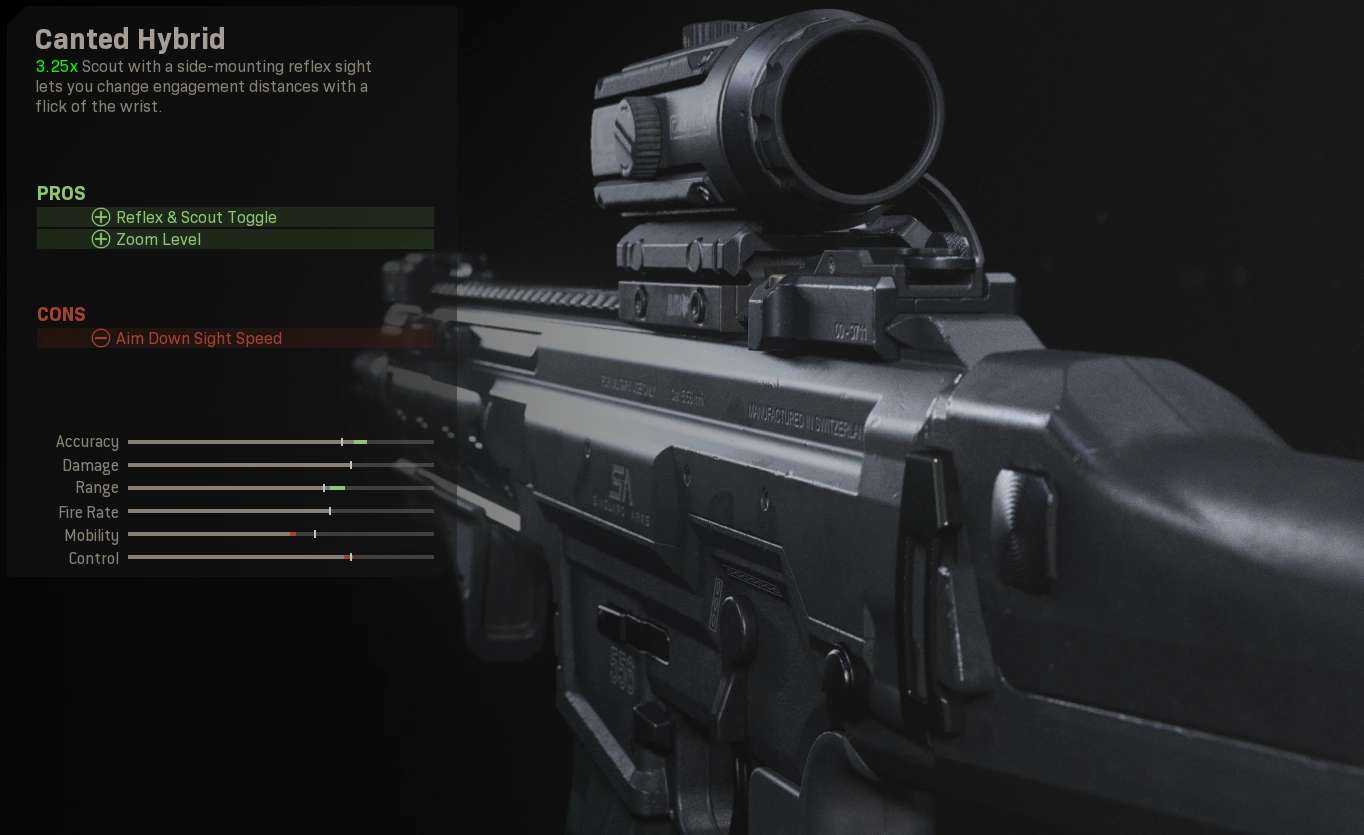The height and width of the screenshot is (835, 1364).
Task: Click the CONS section header
Action: (61, 314)
